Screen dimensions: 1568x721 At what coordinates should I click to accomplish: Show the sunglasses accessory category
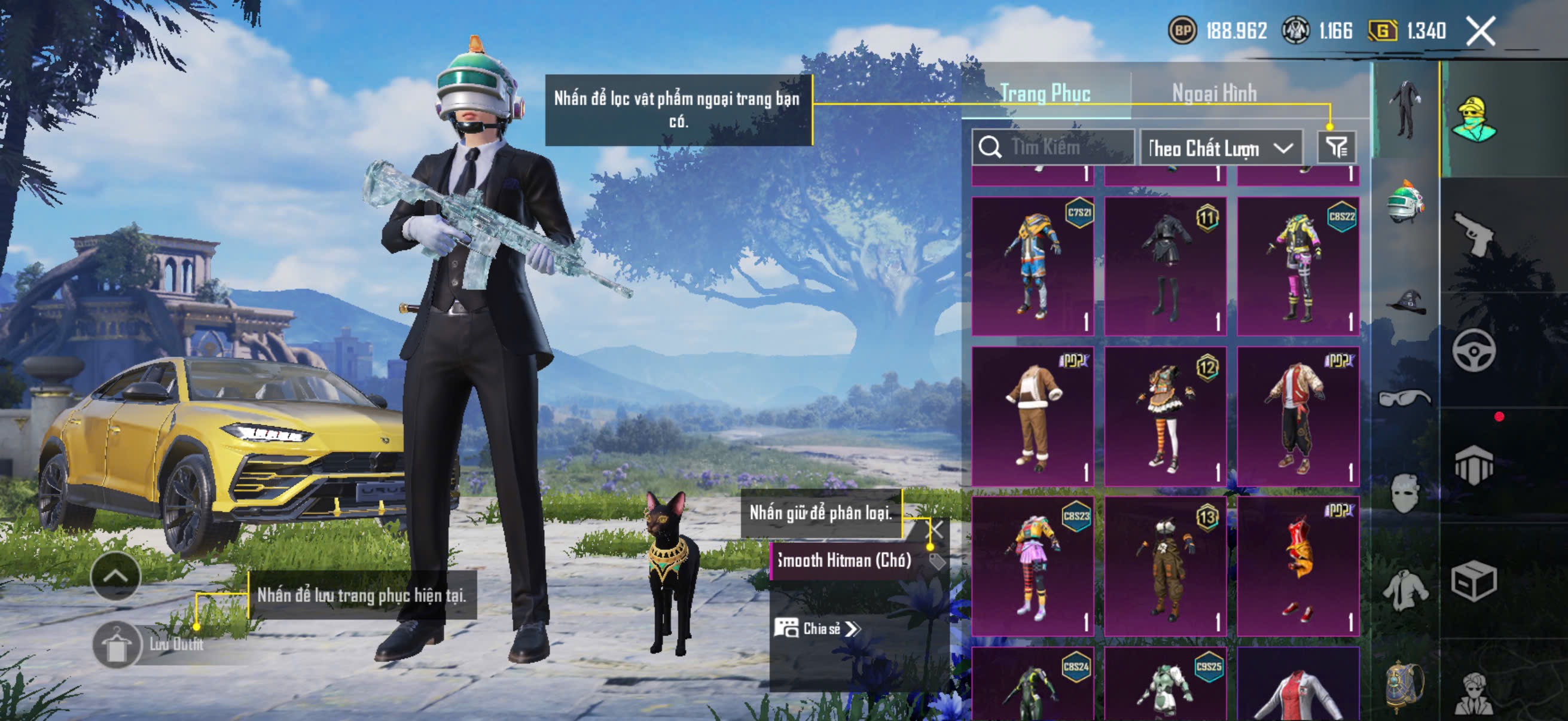[1405, 398]
